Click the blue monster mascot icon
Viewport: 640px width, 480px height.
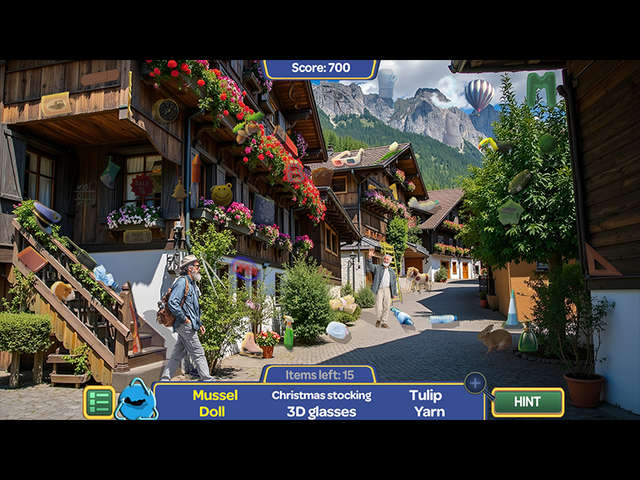coord(136,400)
